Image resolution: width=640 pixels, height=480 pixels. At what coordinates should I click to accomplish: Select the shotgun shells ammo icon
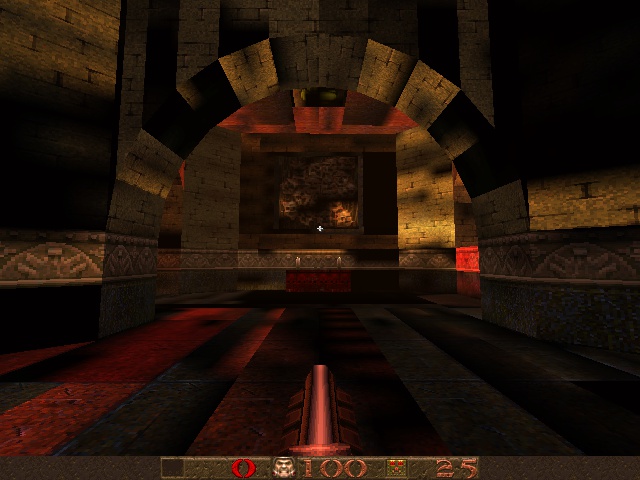(x=395, y=468)
